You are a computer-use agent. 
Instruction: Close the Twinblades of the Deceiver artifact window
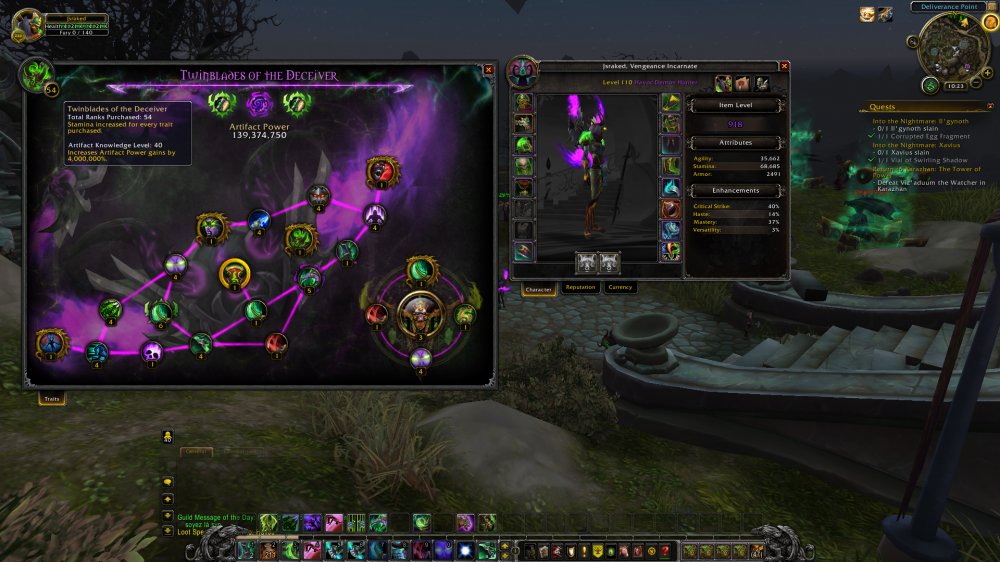pos(488,70)
